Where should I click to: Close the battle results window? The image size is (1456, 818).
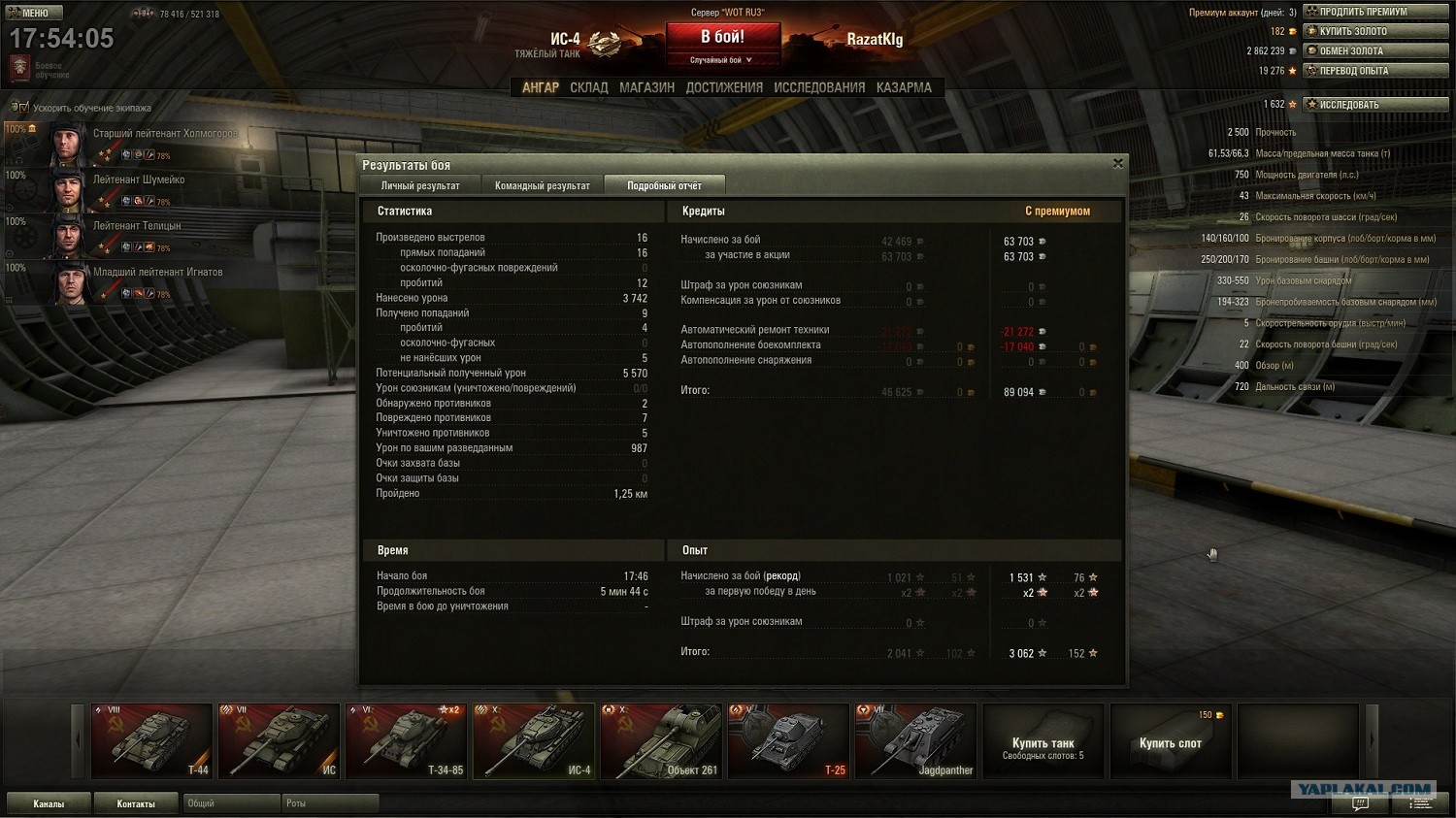[1118, 164]
